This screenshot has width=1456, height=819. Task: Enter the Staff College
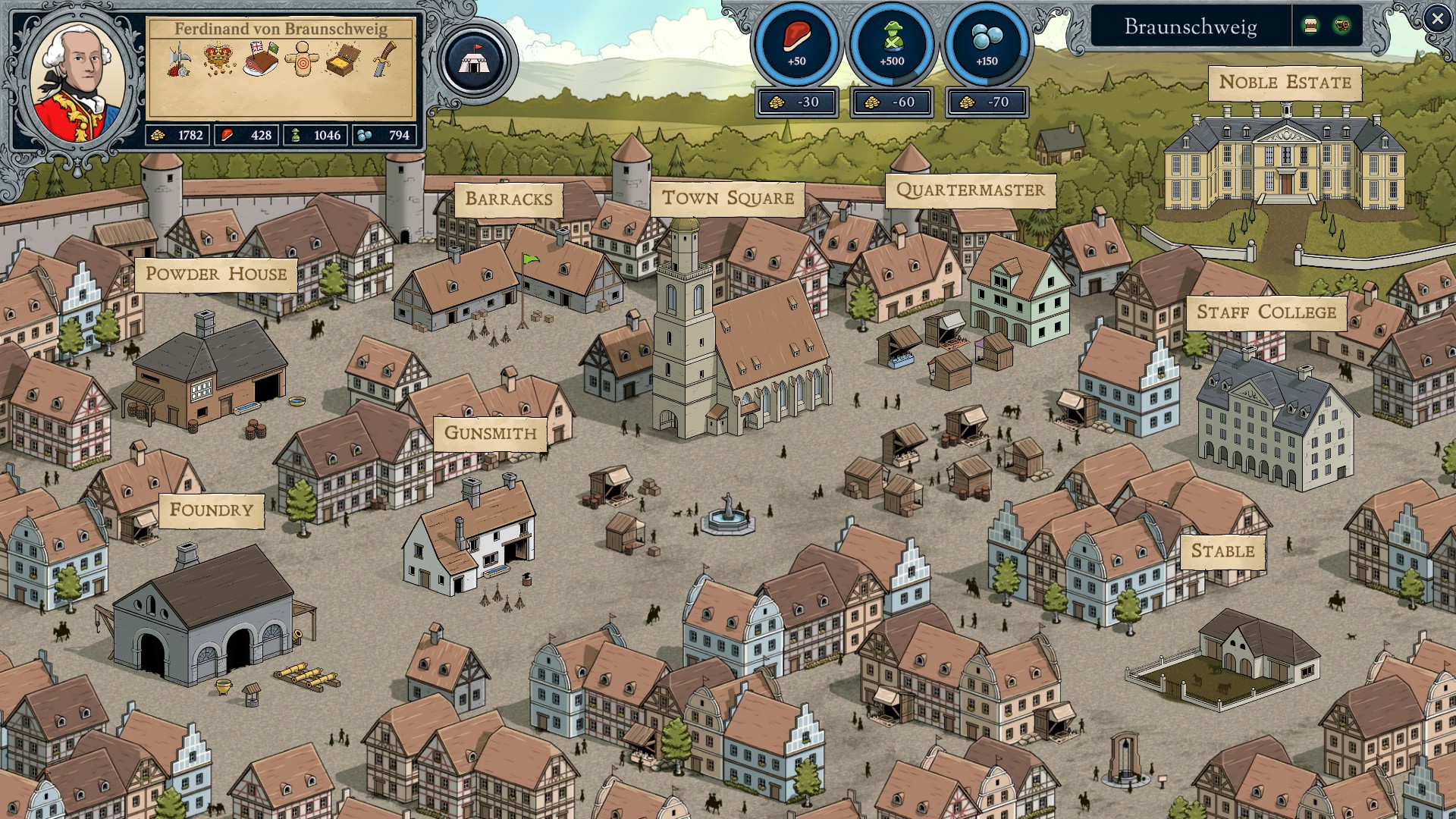[x=1266, y=312]
